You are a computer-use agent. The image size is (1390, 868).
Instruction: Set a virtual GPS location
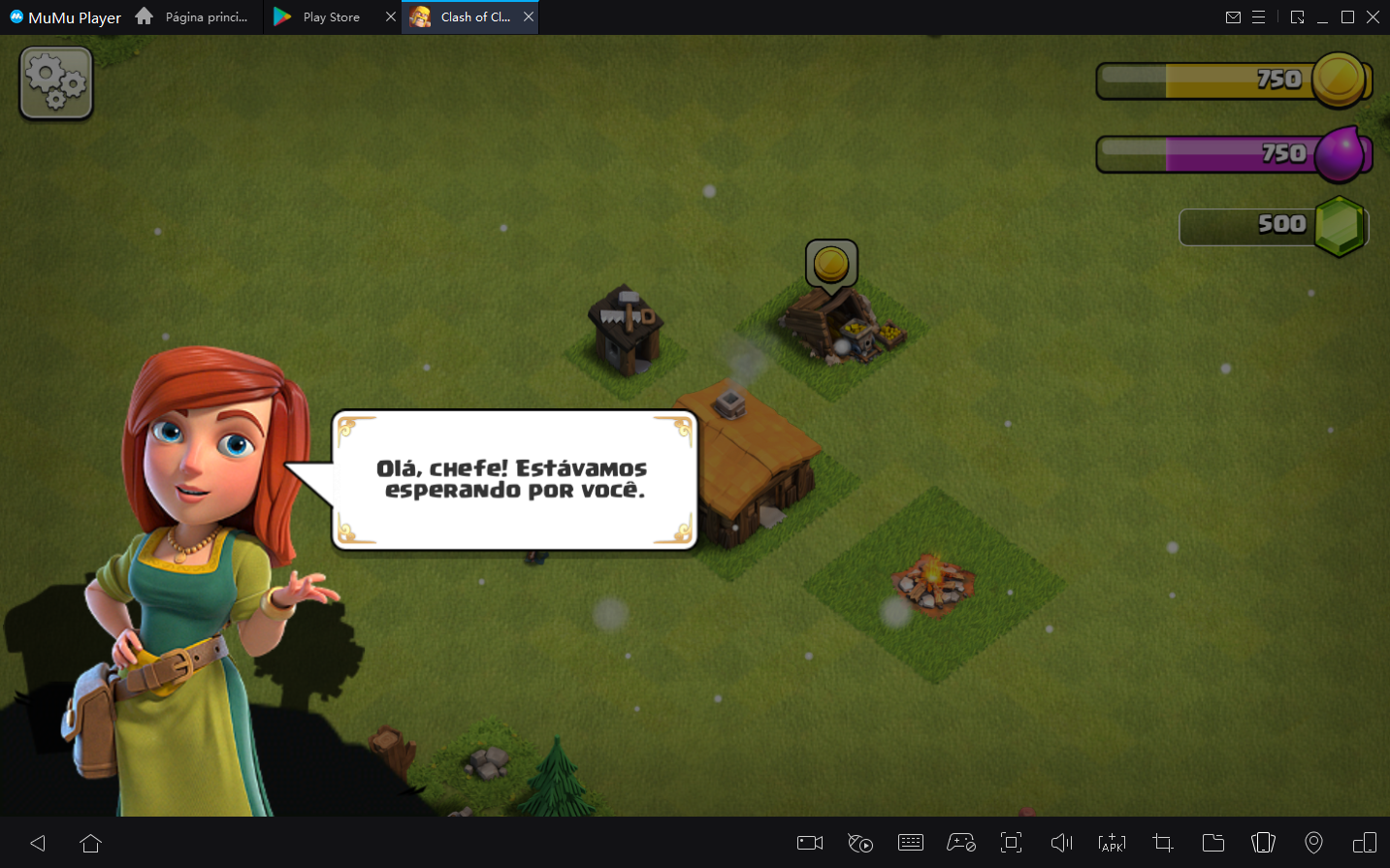[1315, 843]
